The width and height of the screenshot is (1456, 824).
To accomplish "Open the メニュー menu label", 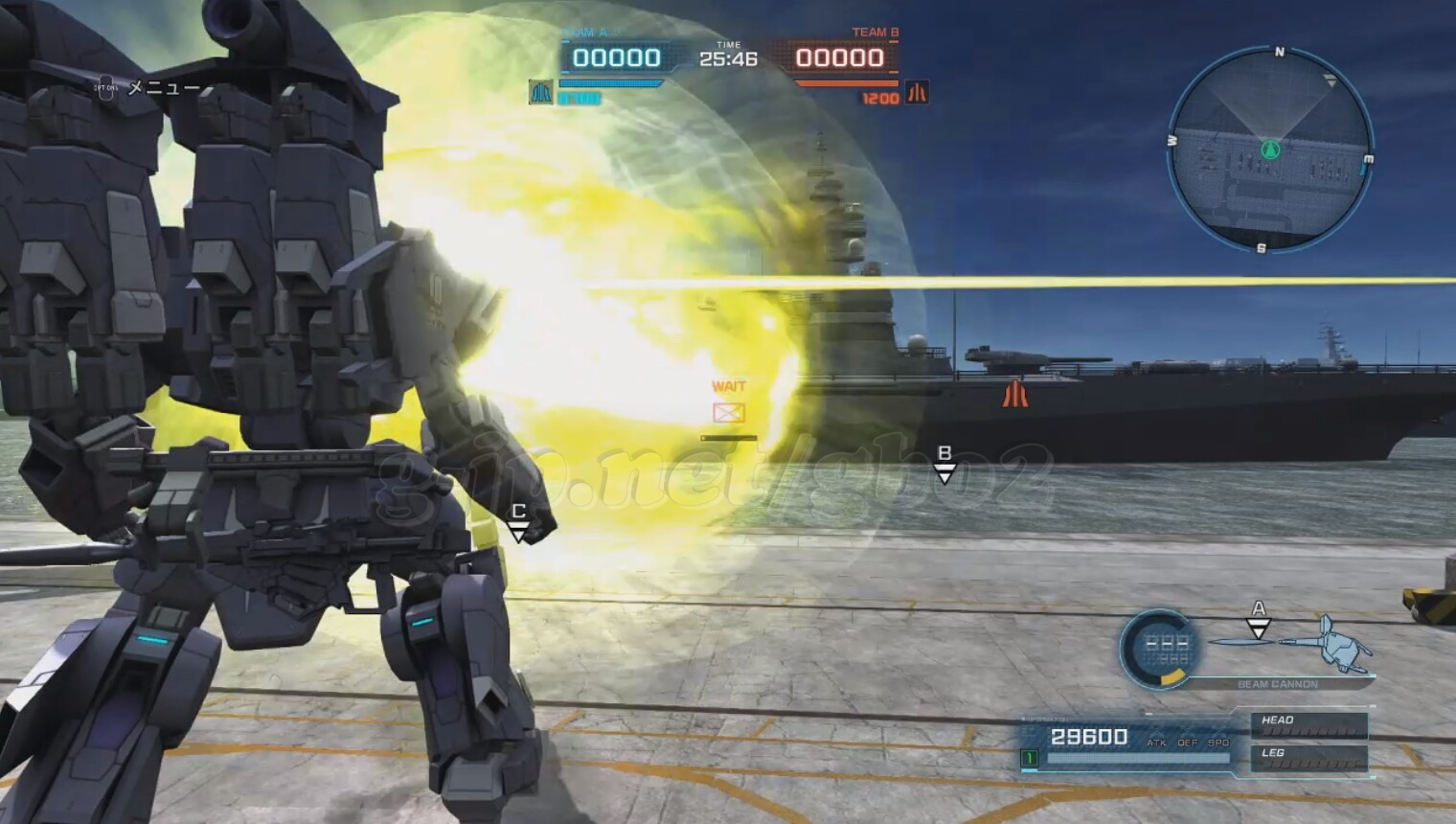I will [x=164, y=88].
